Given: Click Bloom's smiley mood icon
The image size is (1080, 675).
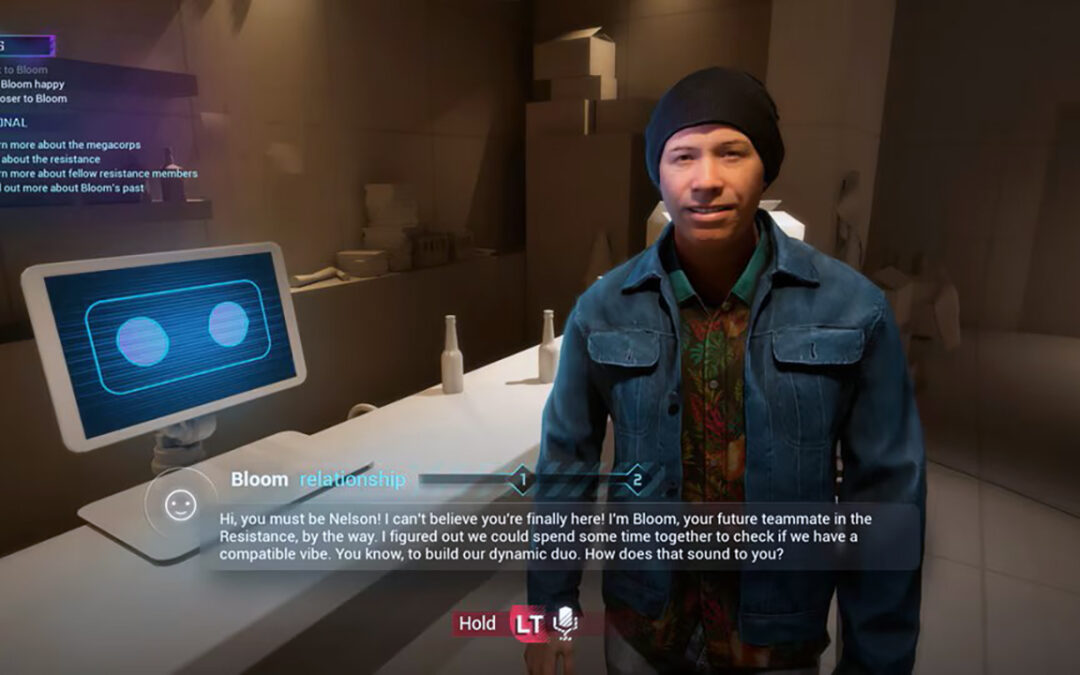Looking at the screenshot, I should [x=180, y=505].
